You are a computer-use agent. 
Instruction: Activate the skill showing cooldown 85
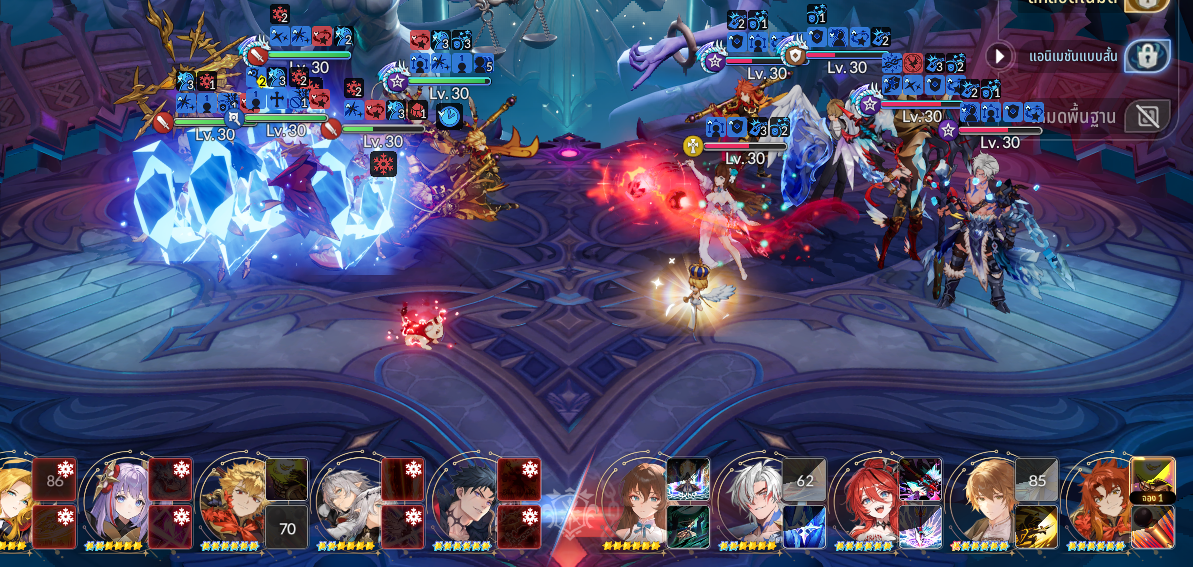[1037, 480]
